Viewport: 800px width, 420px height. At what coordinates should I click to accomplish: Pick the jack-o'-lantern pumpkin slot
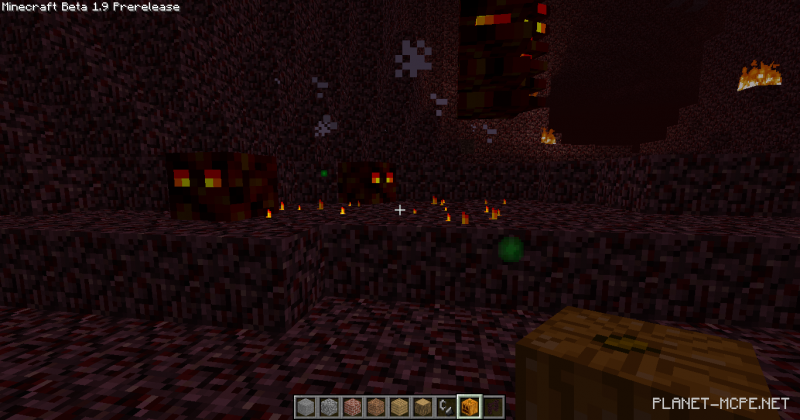pyautogui.click(x=467, y=406)
